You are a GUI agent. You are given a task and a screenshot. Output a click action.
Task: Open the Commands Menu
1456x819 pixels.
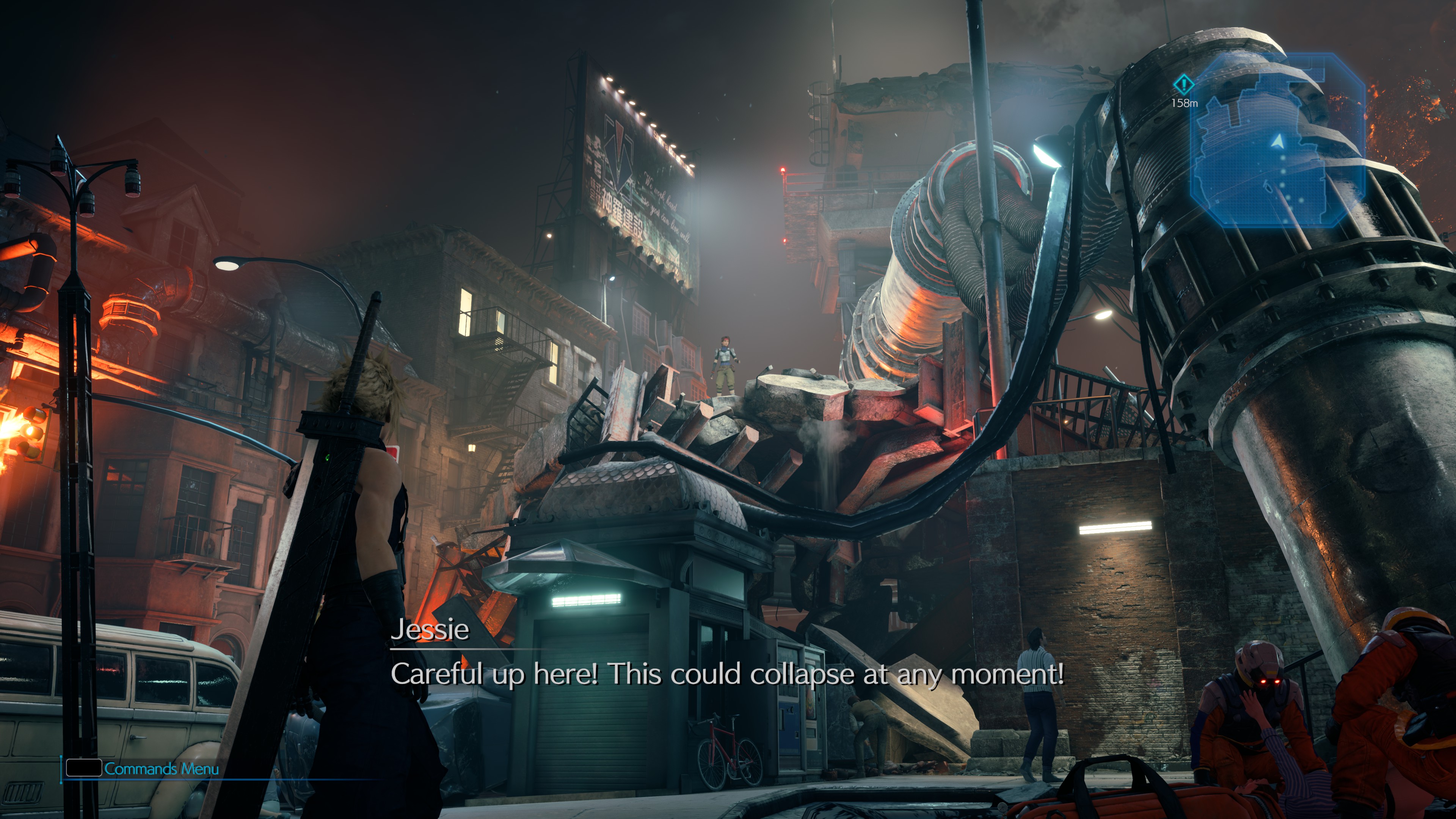point(143,769)
